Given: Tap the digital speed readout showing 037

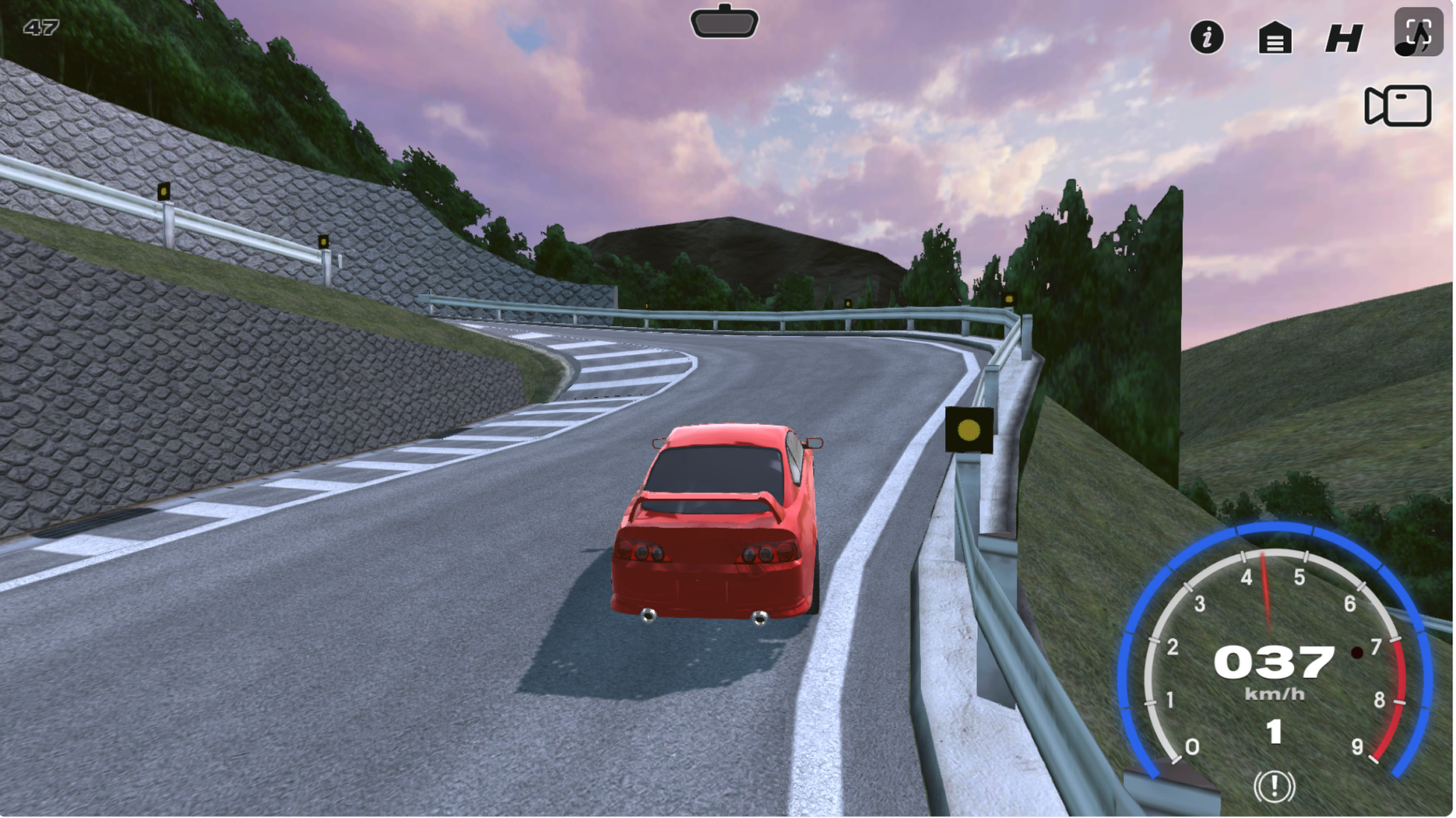Looking at the screenshot, I should (x=1274, y=661).
